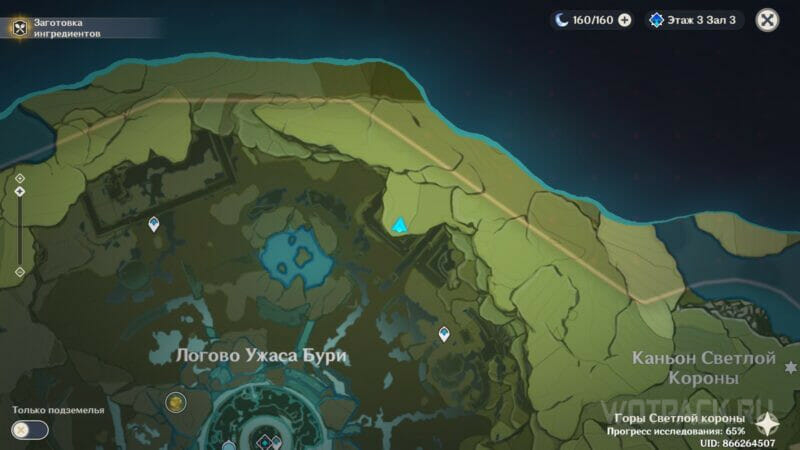Select the teleport waypoint above Логово Ужаса Бури

point(154,224)
